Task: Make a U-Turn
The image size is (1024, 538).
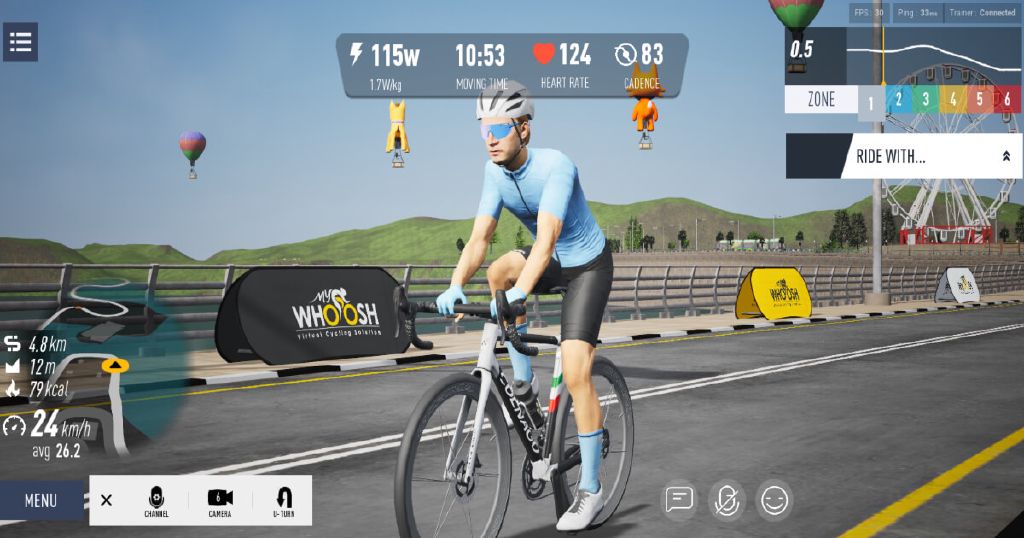Action: tap(283, 500)
